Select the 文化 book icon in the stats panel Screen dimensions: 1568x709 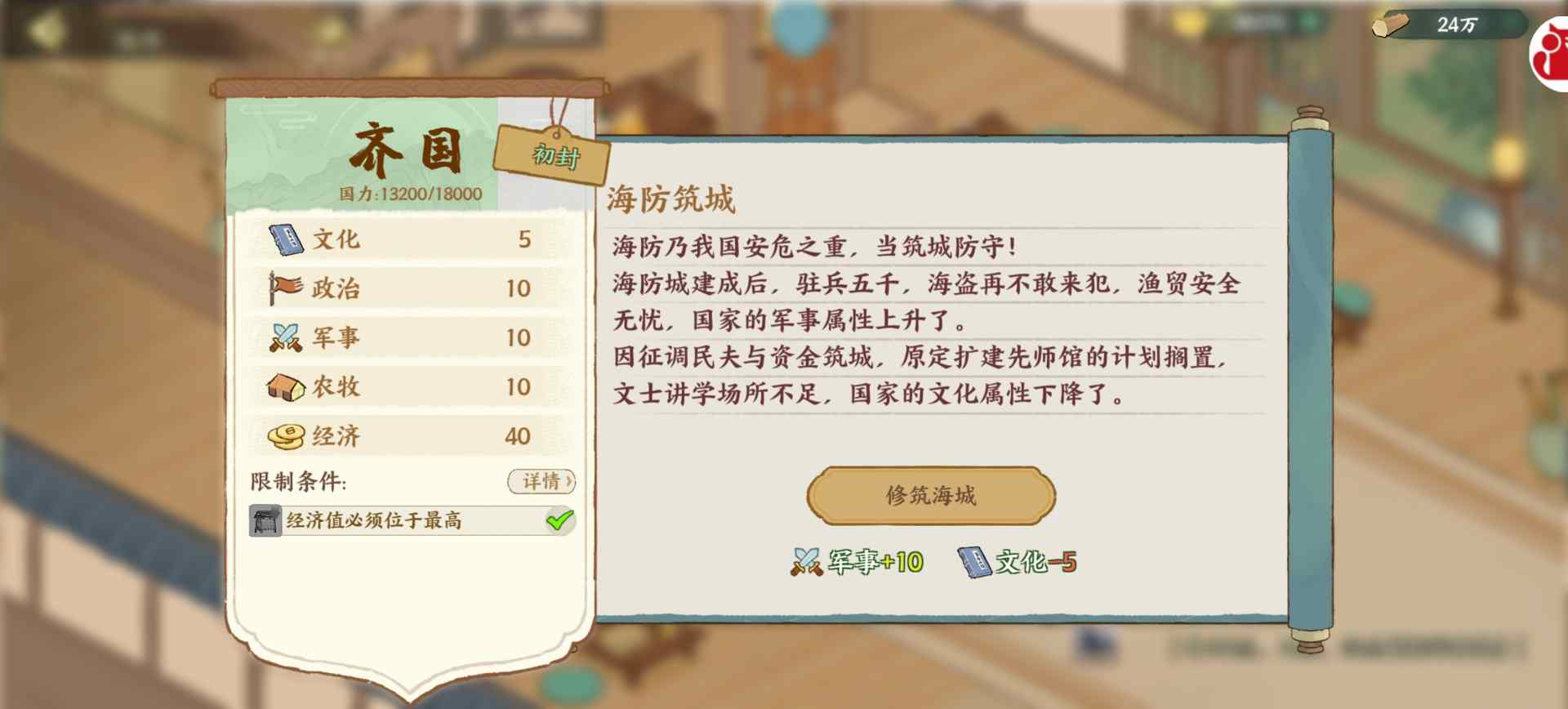(x=285, y=238)
